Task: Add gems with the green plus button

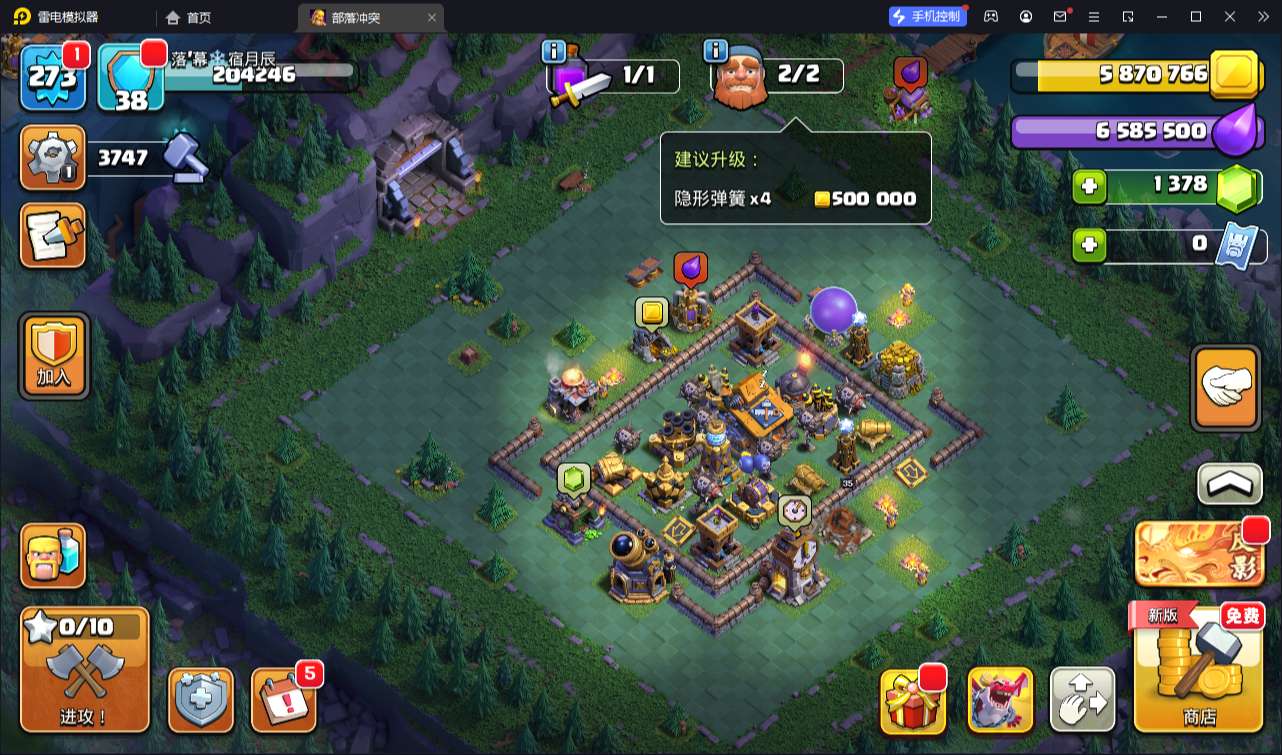Action: (1090, 186)
